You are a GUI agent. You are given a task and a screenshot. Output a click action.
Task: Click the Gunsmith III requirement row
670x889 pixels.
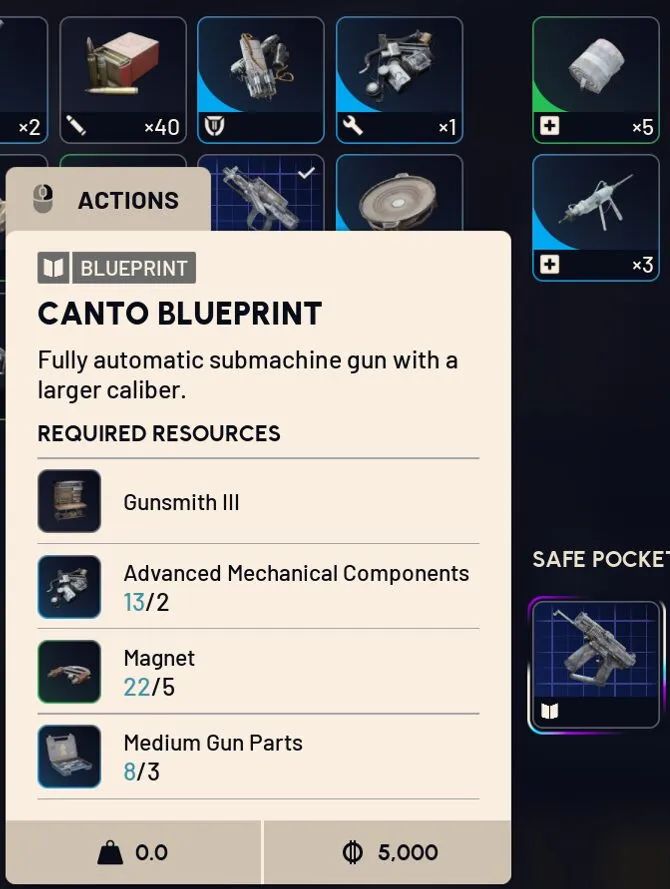(257, 502)
